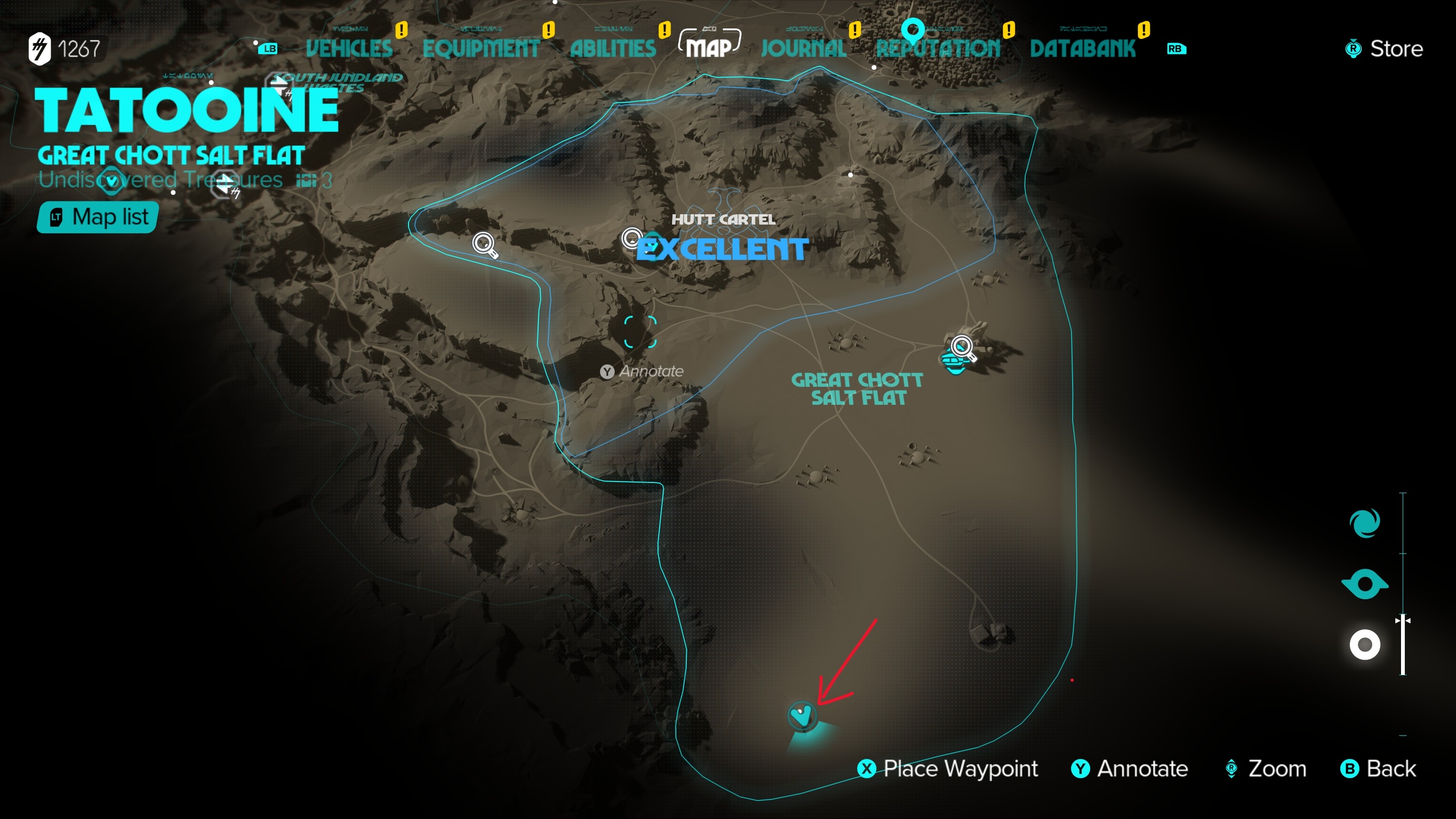
Task: Click the Great Chott Salt Flat map label
Action: [857, 389]
